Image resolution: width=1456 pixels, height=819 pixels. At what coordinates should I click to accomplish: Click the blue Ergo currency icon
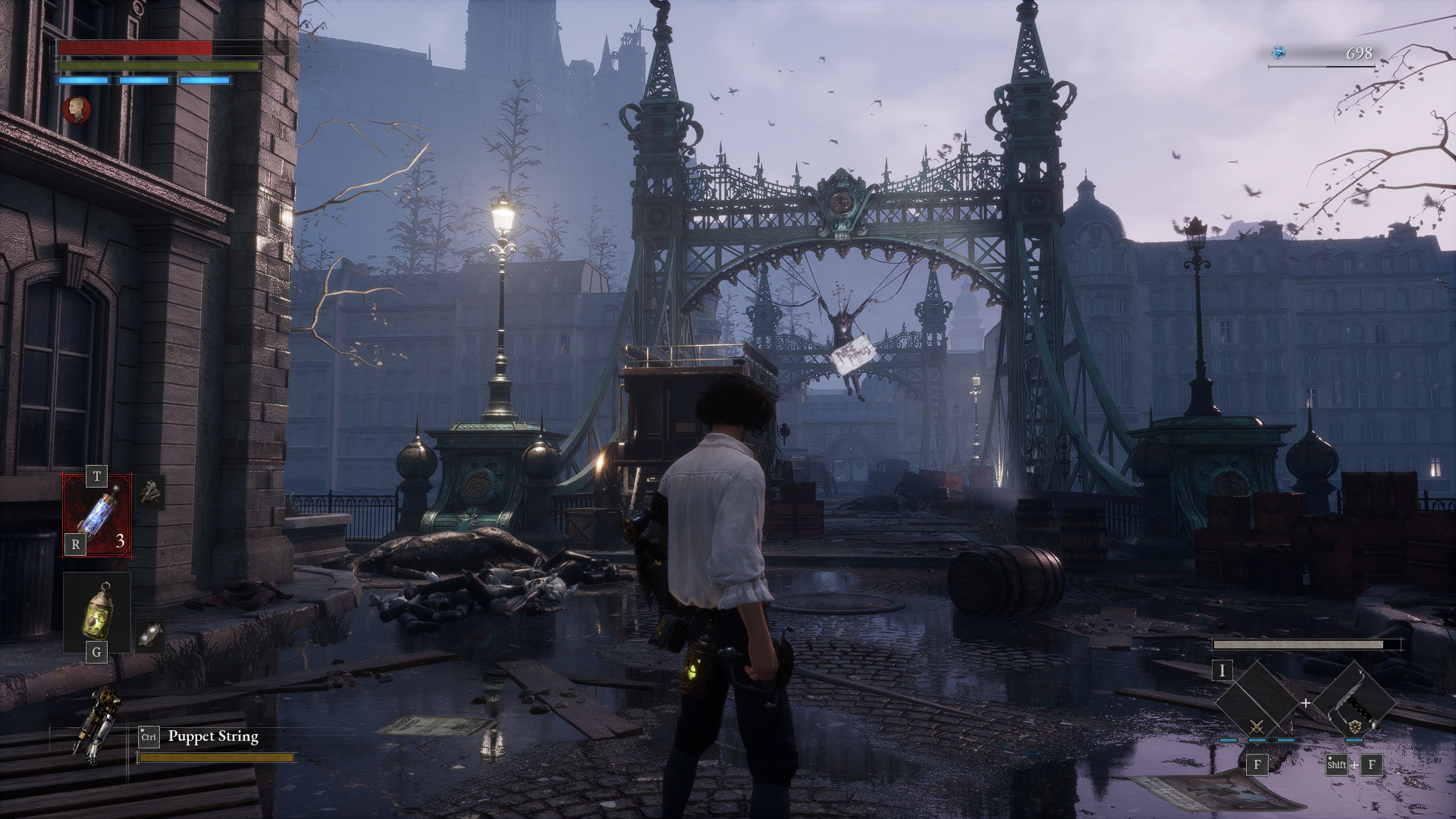1279,52
